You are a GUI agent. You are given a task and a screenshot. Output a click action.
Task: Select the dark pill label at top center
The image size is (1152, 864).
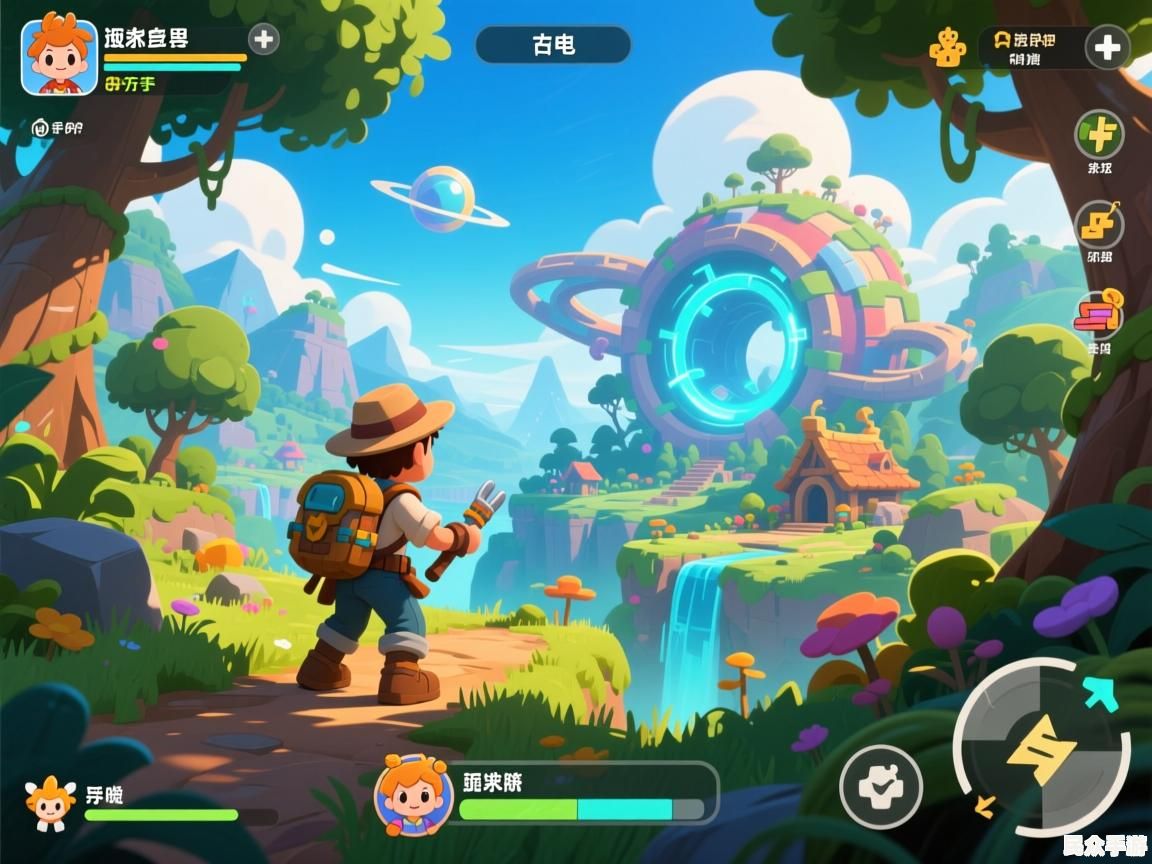pyautogui.click(x=553, y=45)
